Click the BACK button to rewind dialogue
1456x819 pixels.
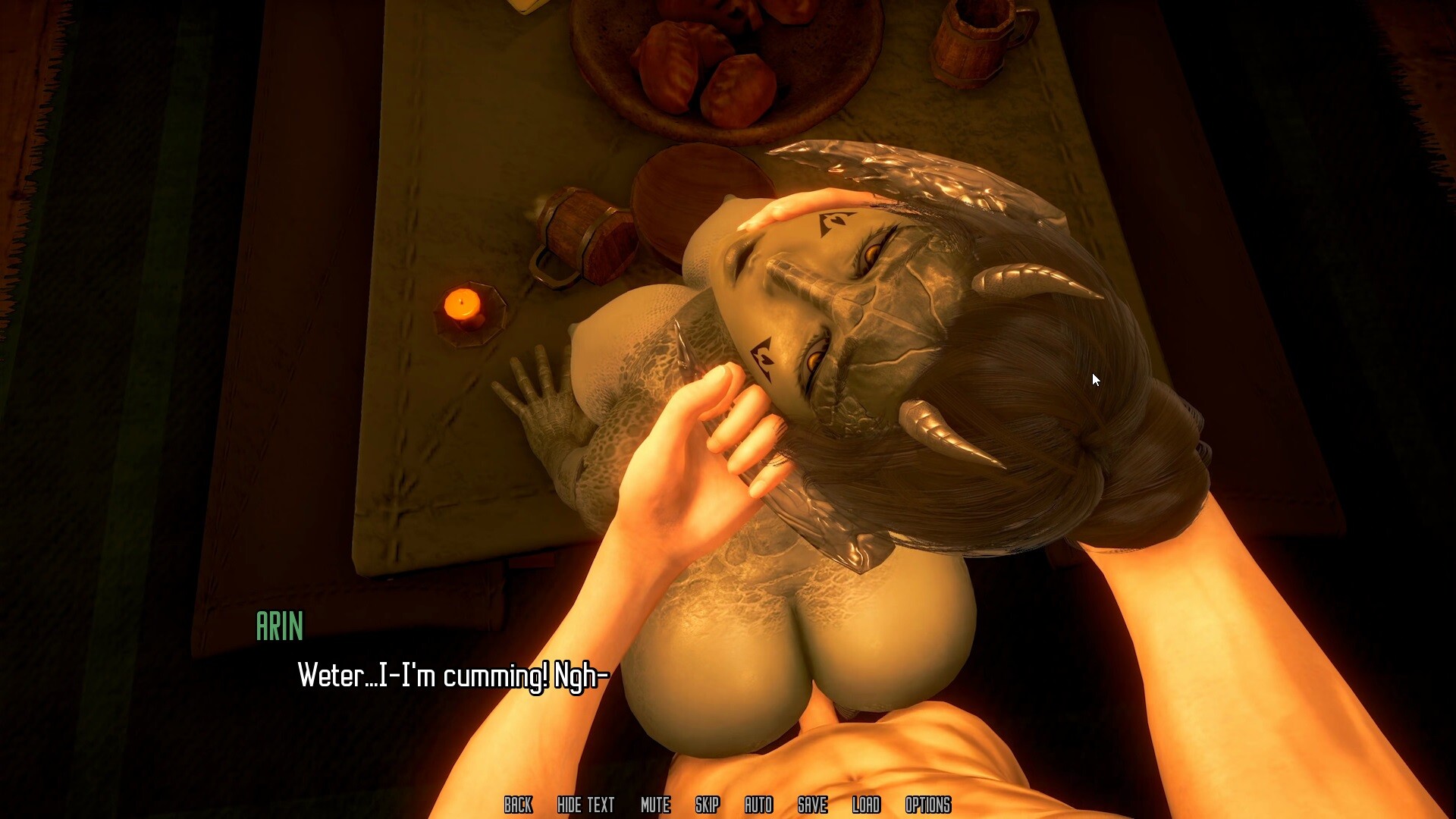[519, 805]
